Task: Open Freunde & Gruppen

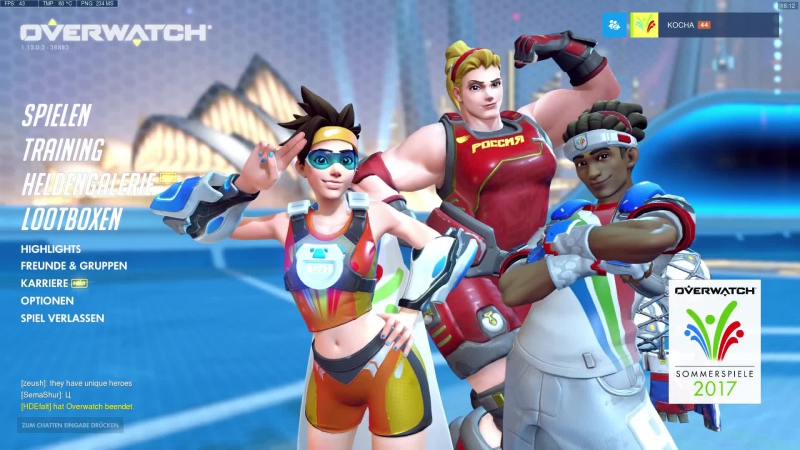Action: point(73,266)
